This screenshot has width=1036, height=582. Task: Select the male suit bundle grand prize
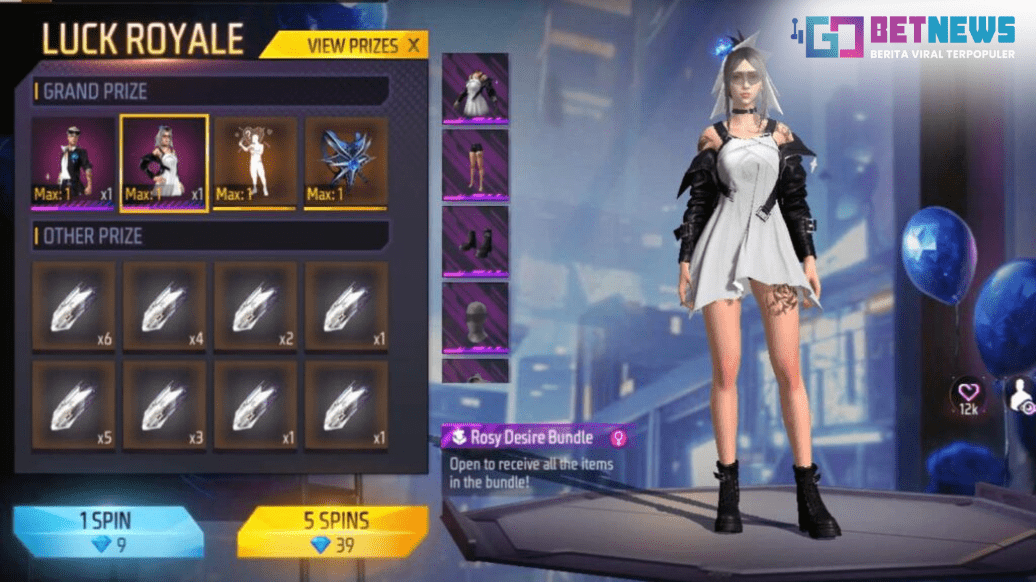(73, 162)
